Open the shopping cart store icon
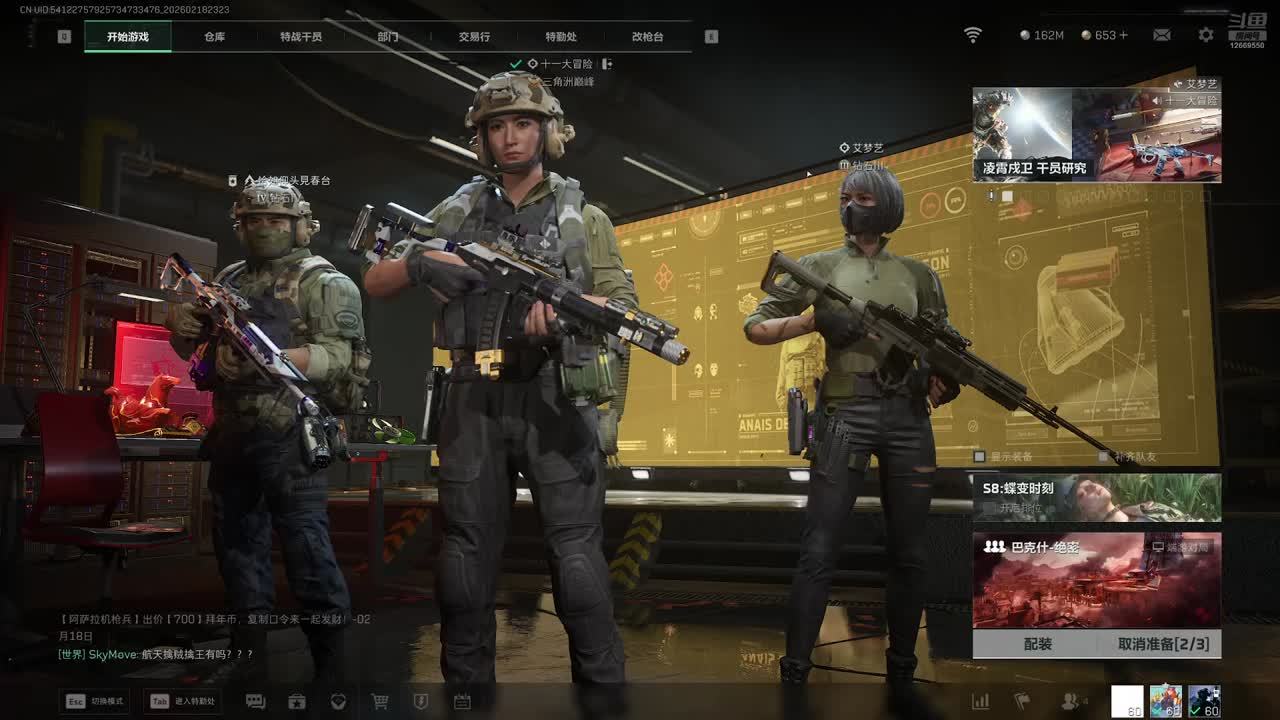 (380, 702)
